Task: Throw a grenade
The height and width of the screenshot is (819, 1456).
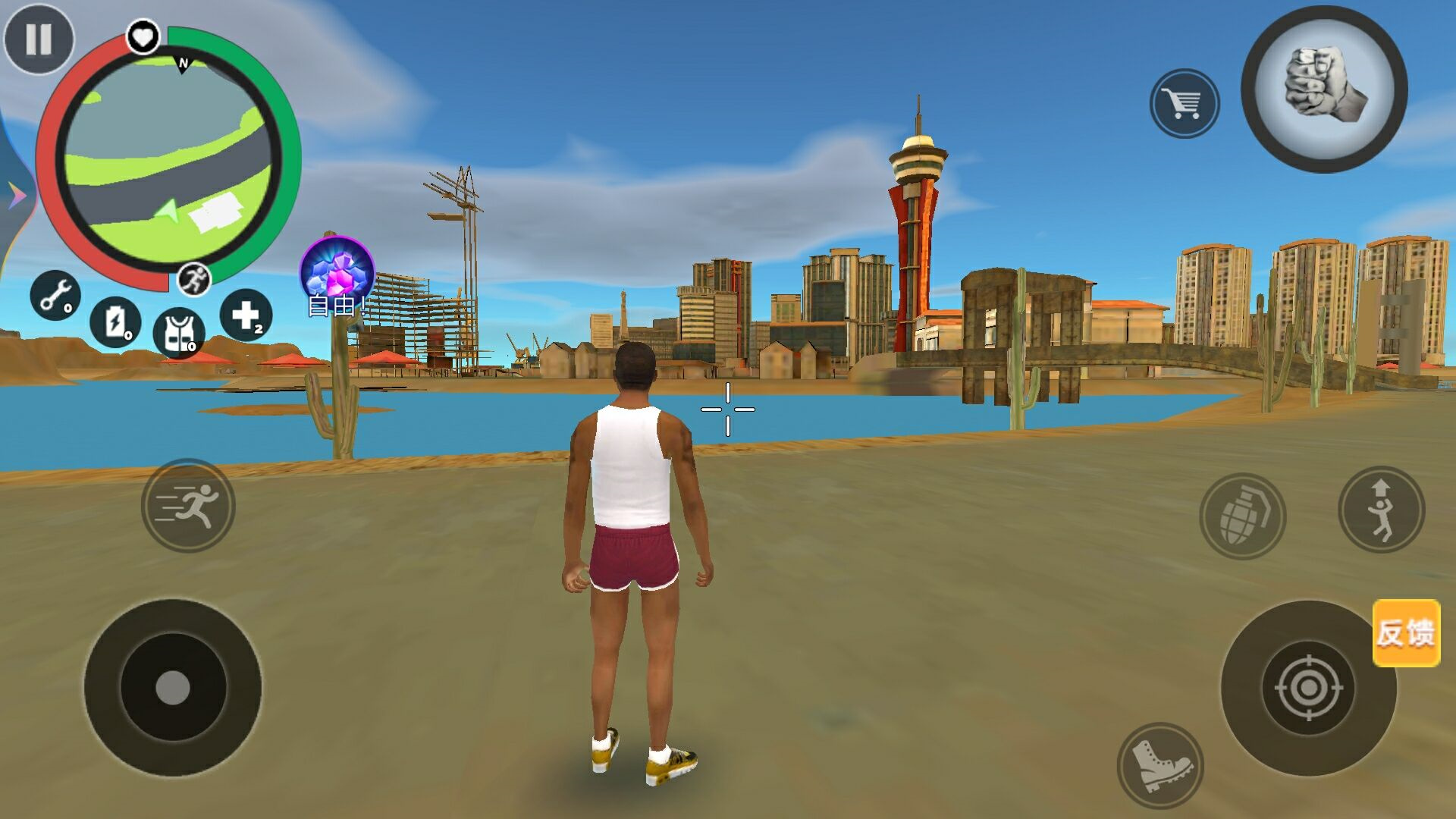Action: coord(1242,516)
